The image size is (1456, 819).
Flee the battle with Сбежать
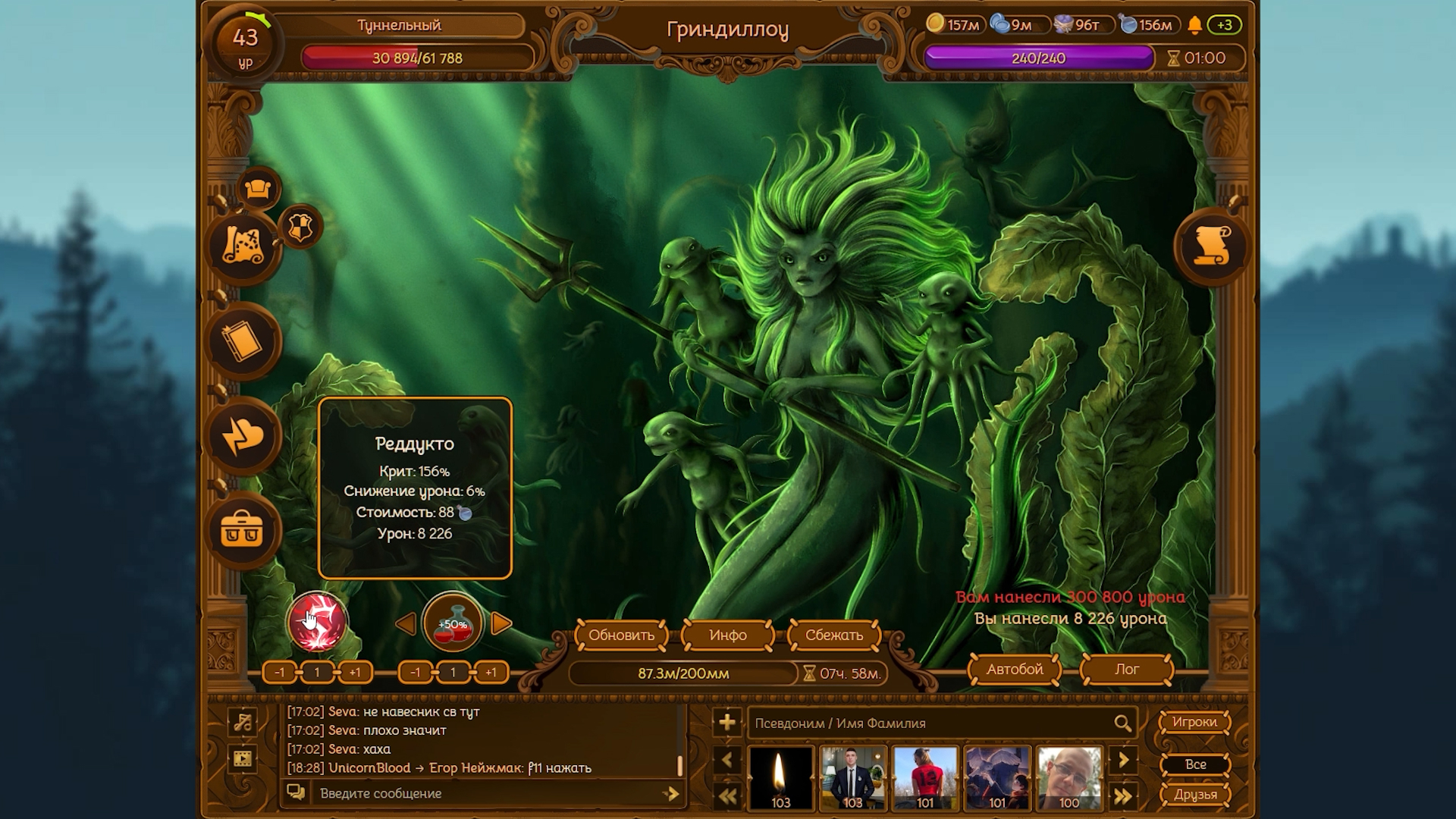(833, 635)
